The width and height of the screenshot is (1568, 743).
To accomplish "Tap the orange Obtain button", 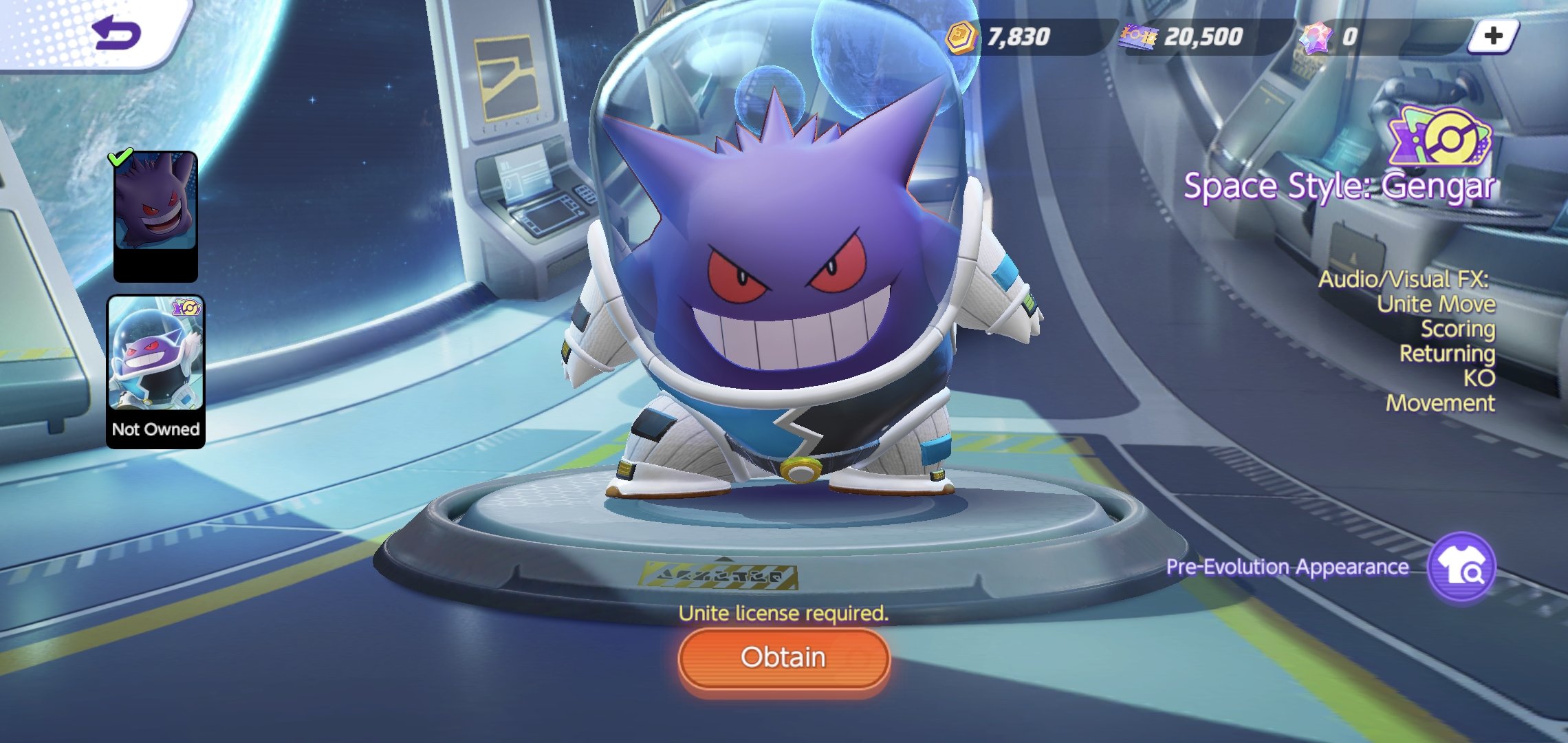I will (783, 658).
